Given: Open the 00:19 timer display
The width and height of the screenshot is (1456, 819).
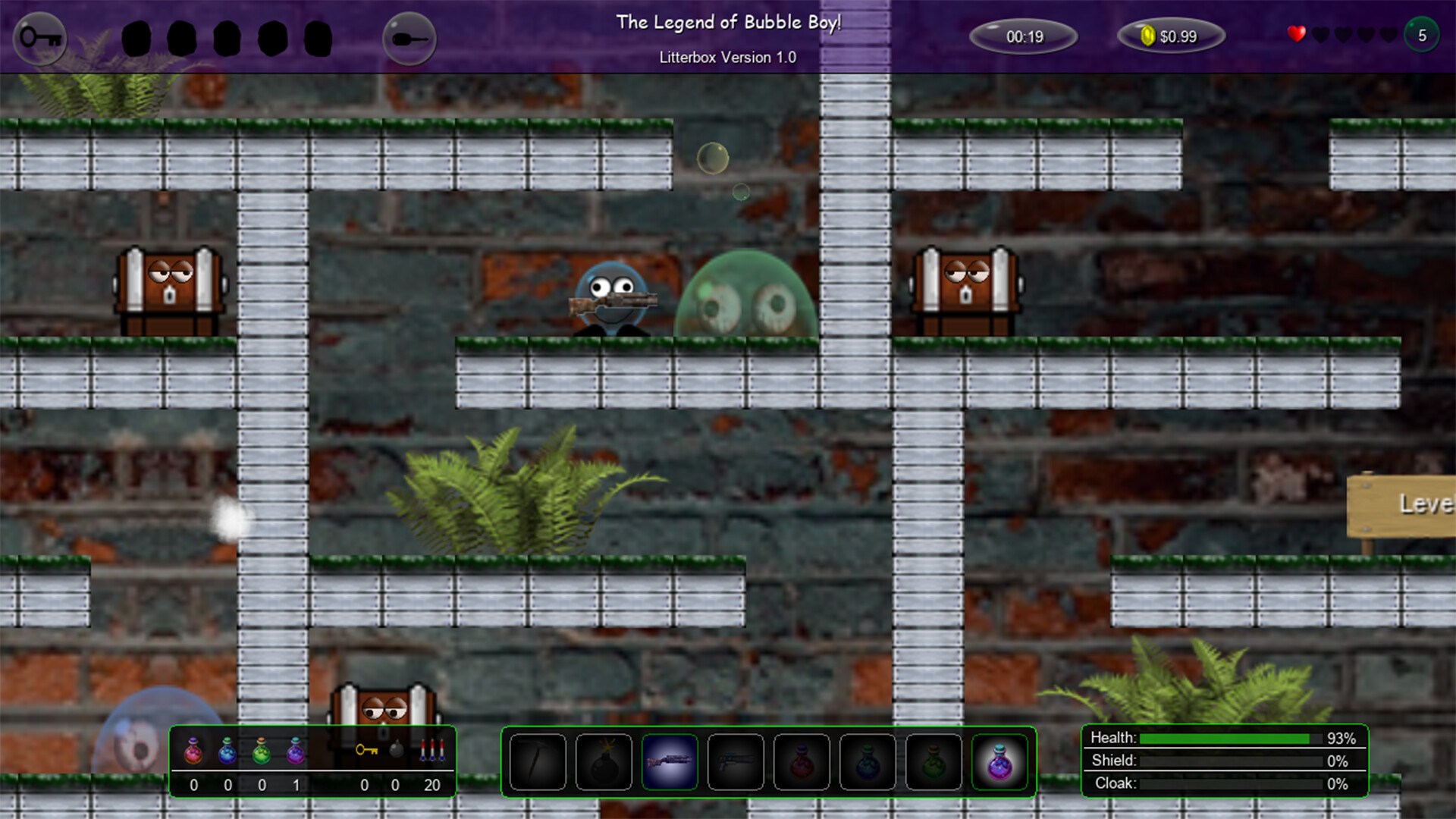Looking at the screenshot, I should click(1025, 36).
